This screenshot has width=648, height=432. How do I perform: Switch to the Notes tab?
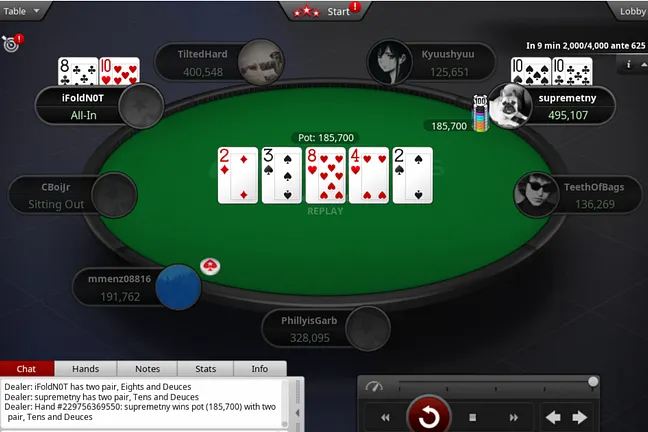pos(147,369)
